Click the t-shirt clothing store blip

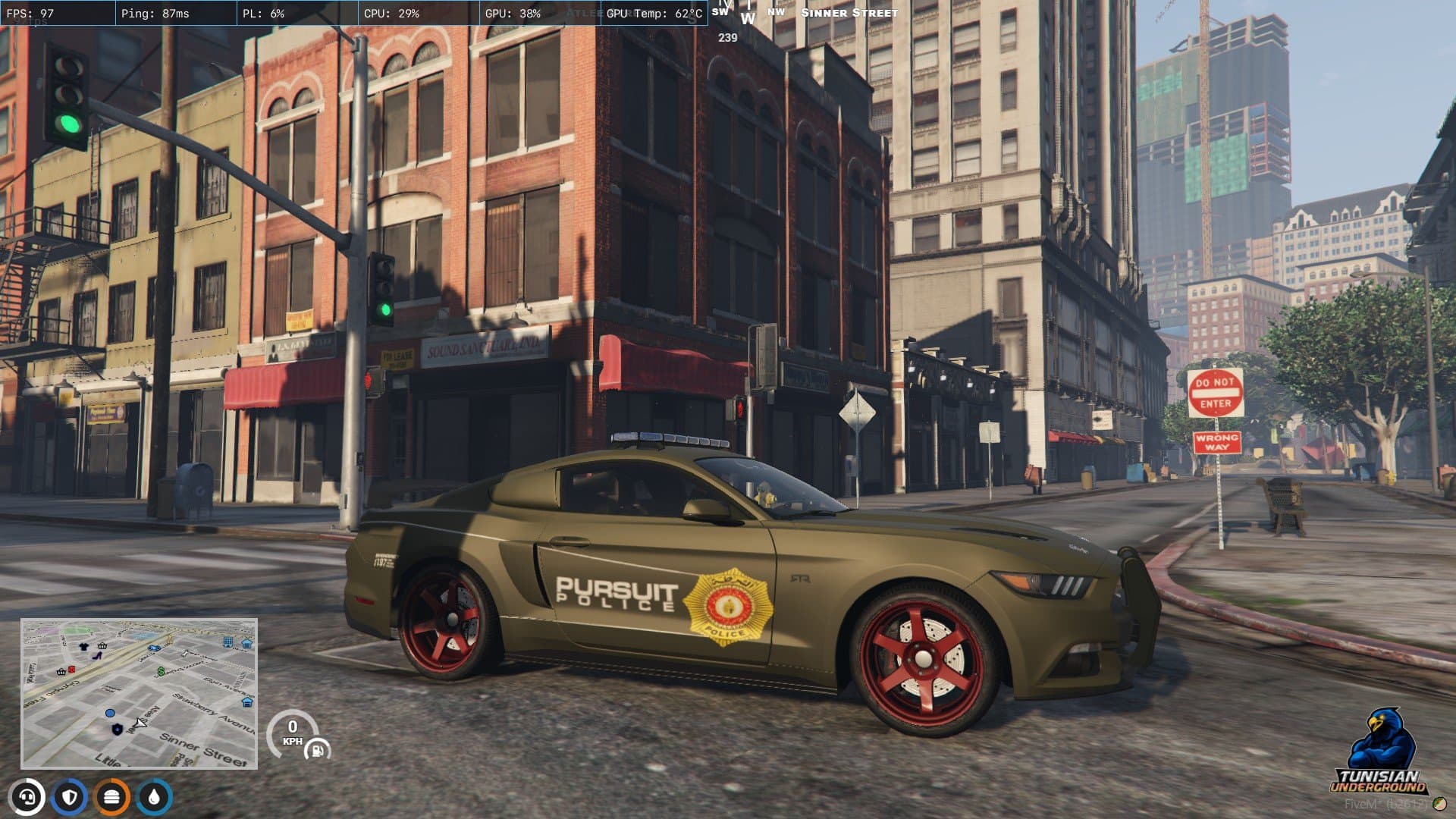(x=84, y=647)
